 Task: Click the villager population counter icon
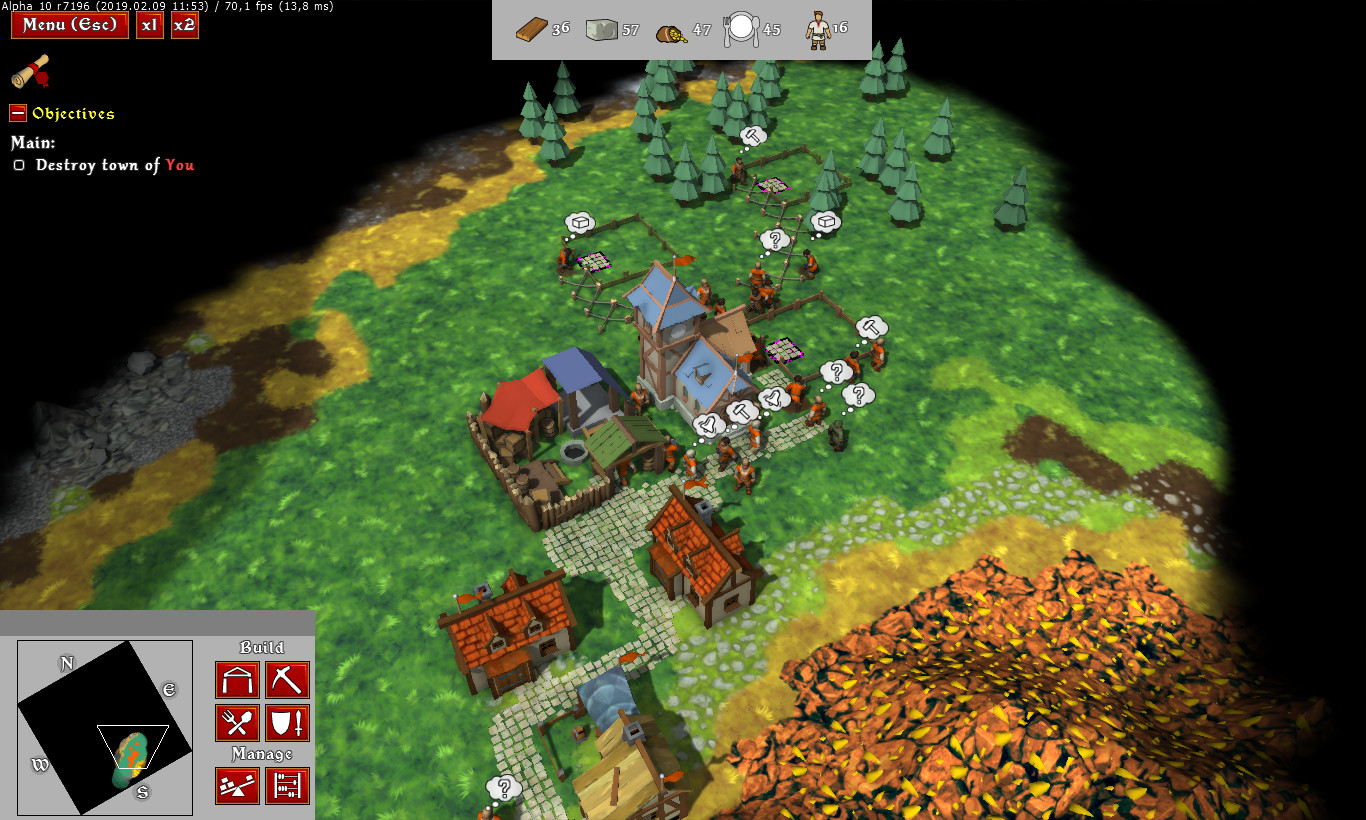818,30
